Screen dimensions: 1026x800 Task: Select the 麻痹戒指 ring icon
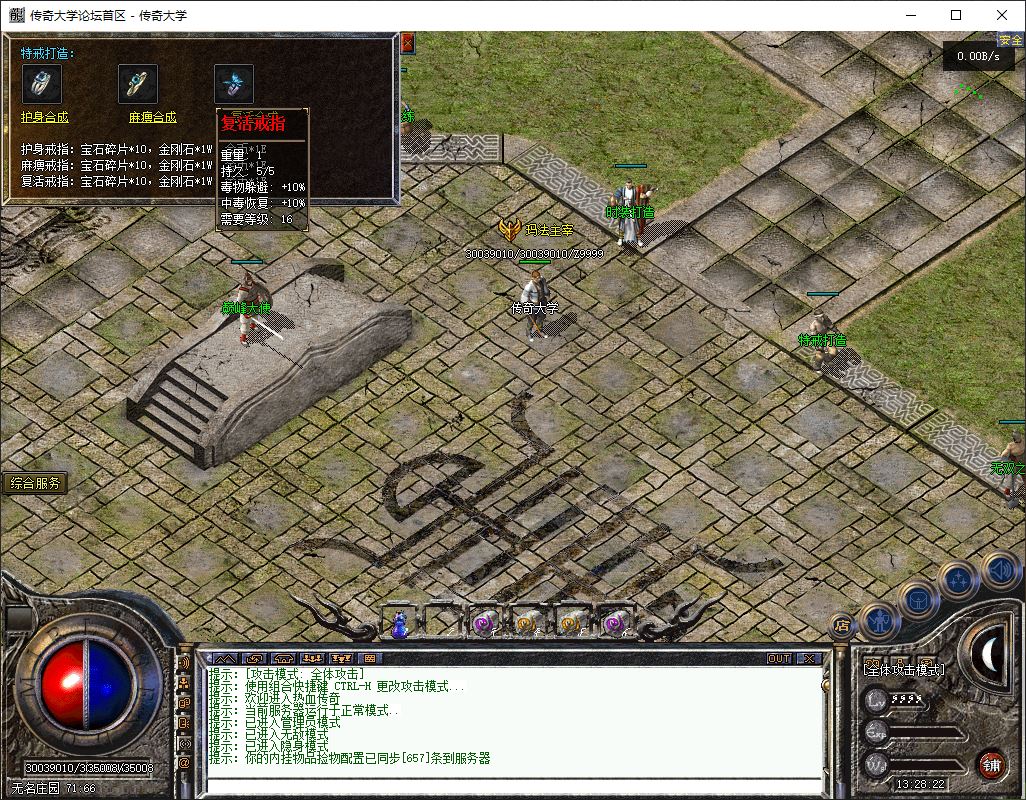138,83
